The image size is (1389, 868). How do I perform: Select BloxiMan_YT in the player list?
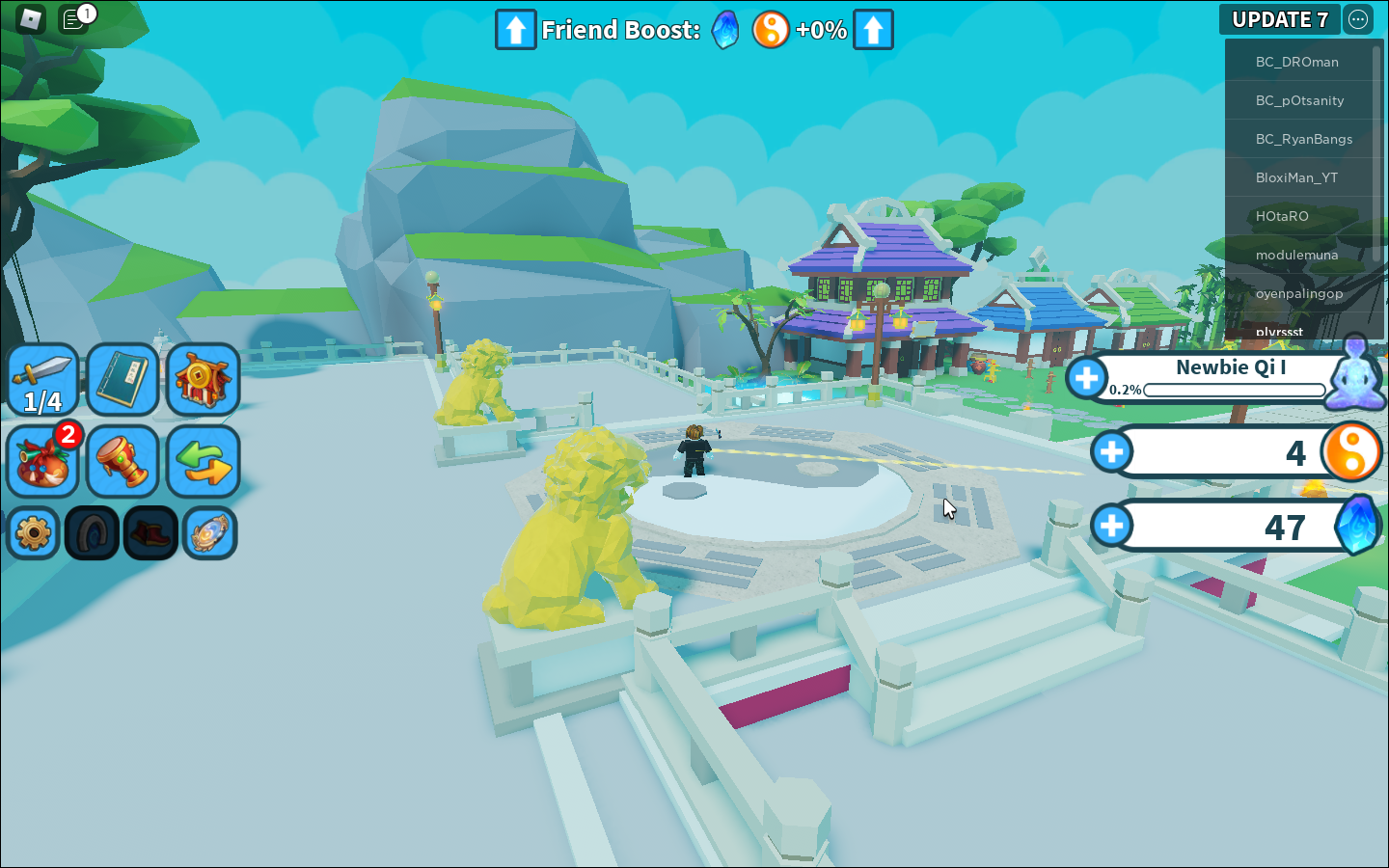click(x=1296, y=177)
